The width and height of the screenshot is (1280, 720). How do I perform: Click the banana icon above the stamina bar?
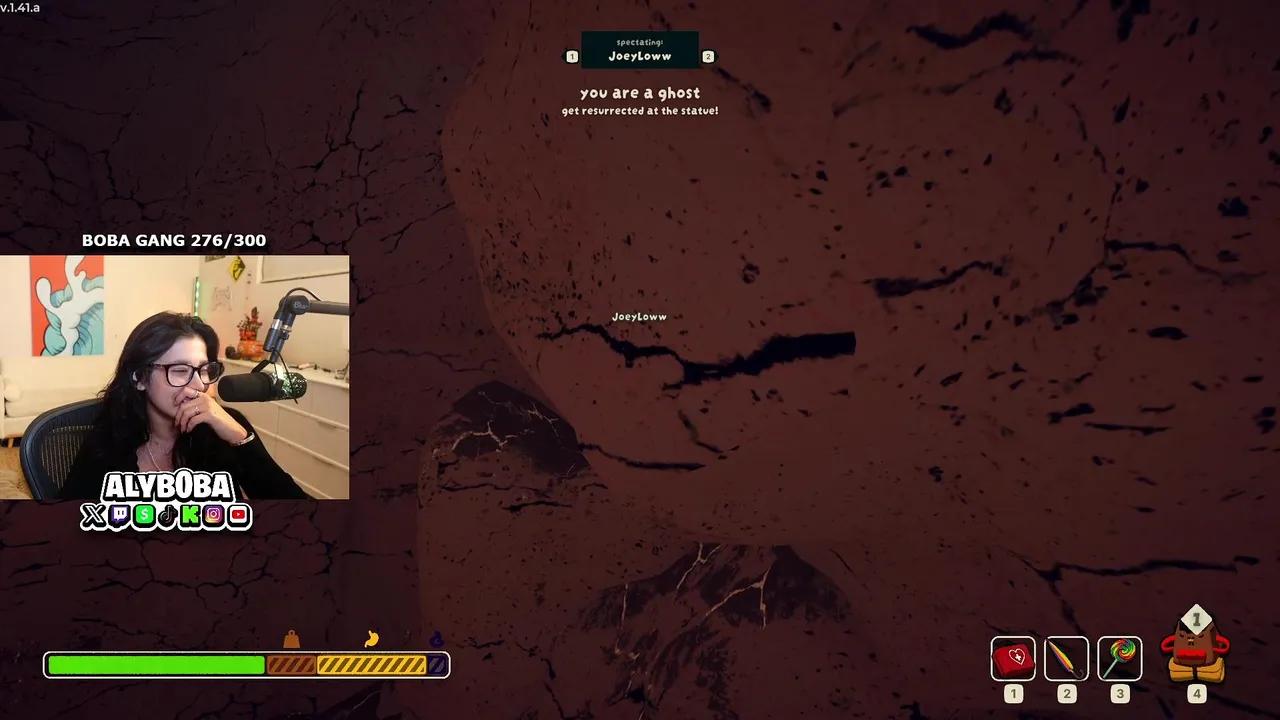[x=371, y=640]
